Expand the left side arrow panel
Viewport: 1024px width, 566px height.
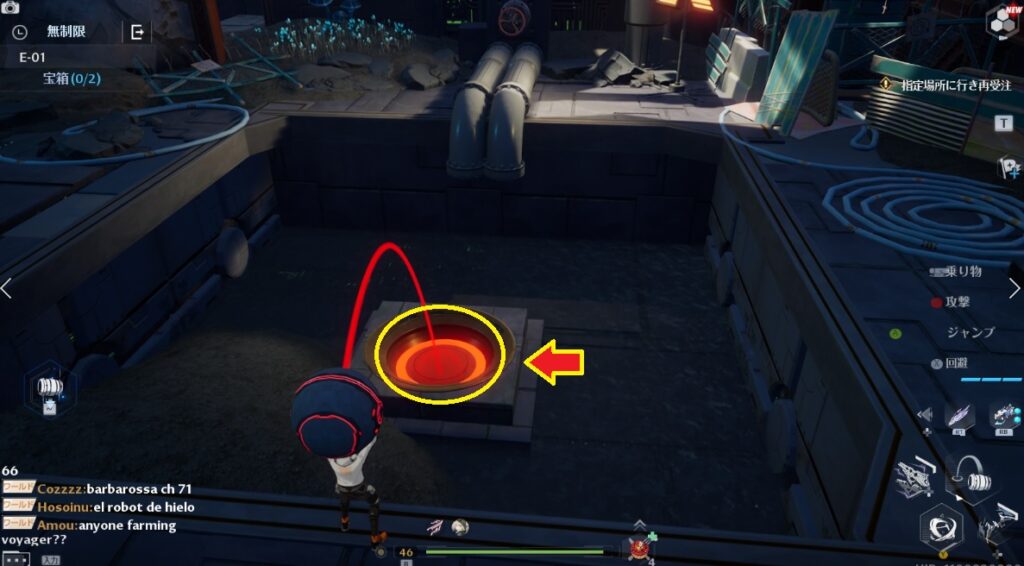[7, 288]
